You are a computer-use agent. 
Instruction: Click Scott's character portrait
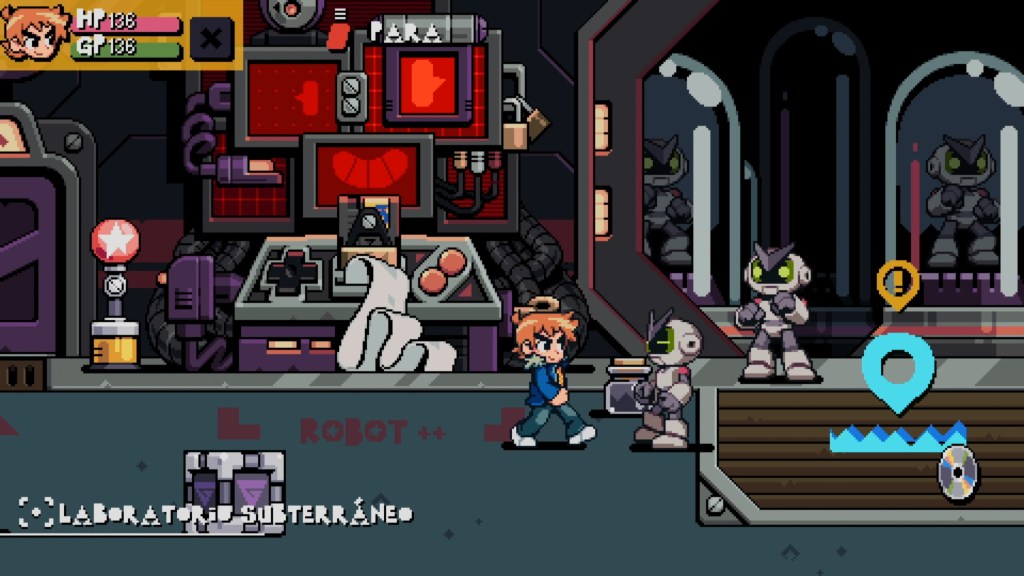pyautogui.click(x=34, y=33)
